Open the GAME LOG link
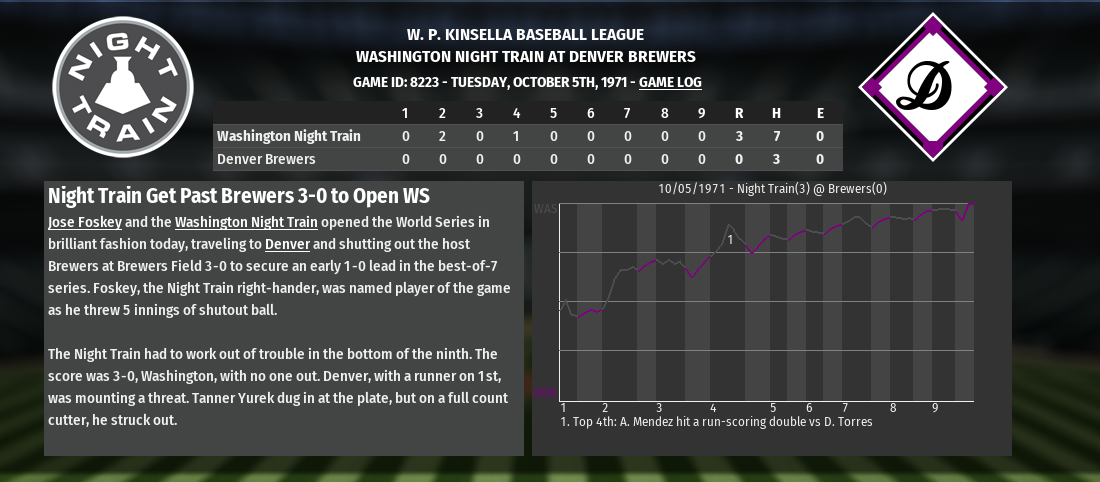 coord(670,83)
